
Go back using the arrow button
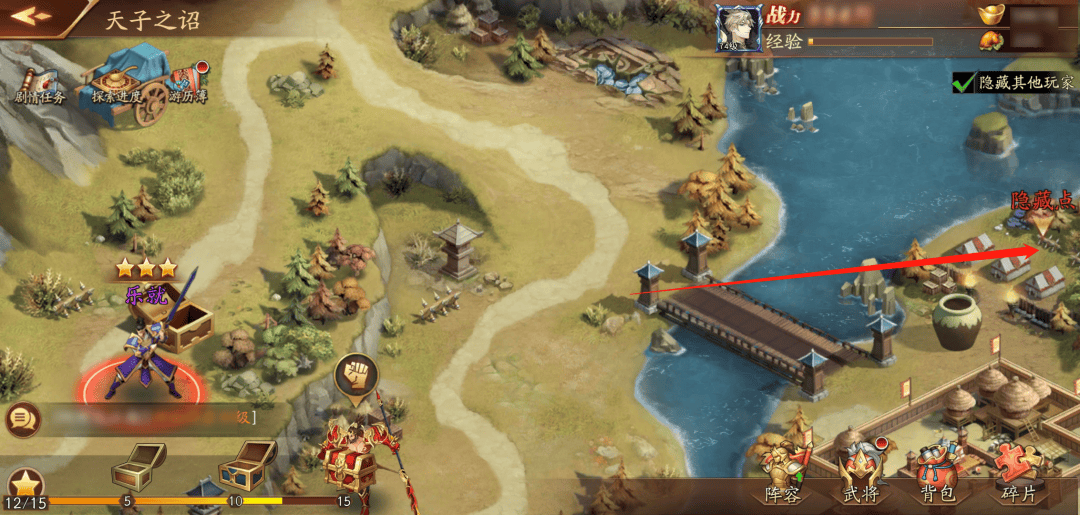pos(31,16)
